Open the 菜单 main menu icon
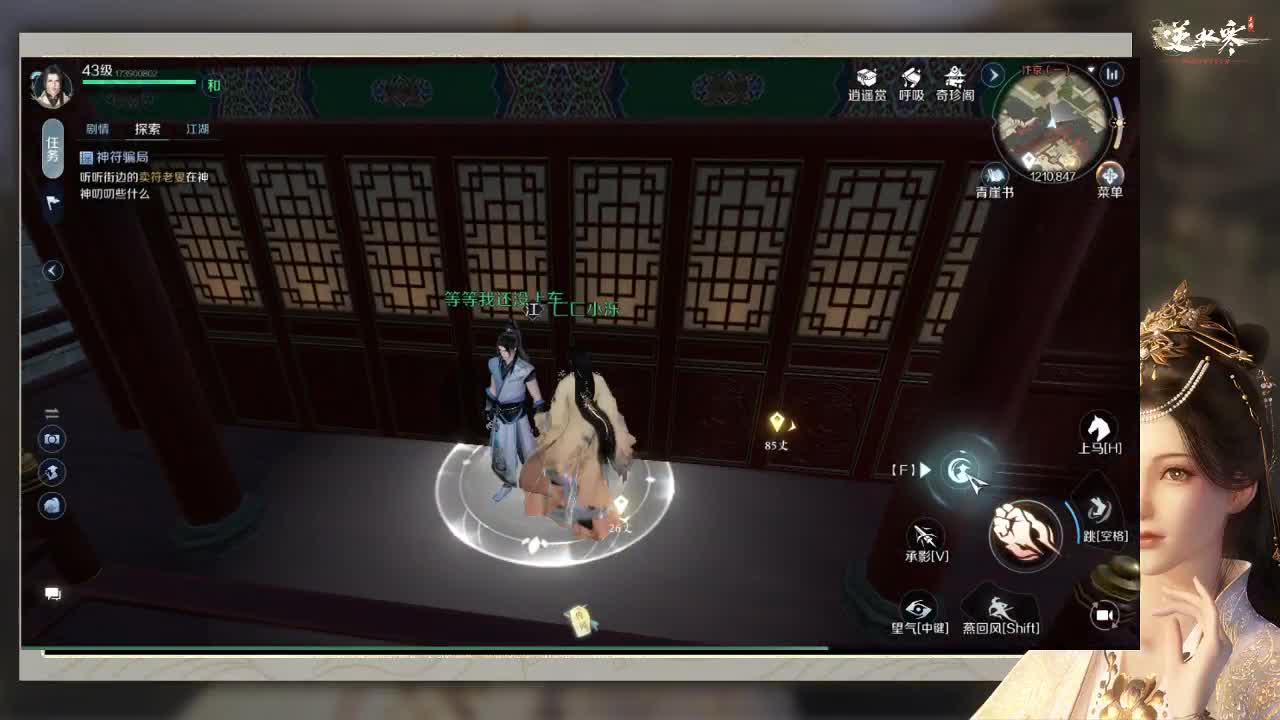 [1110, 174]
